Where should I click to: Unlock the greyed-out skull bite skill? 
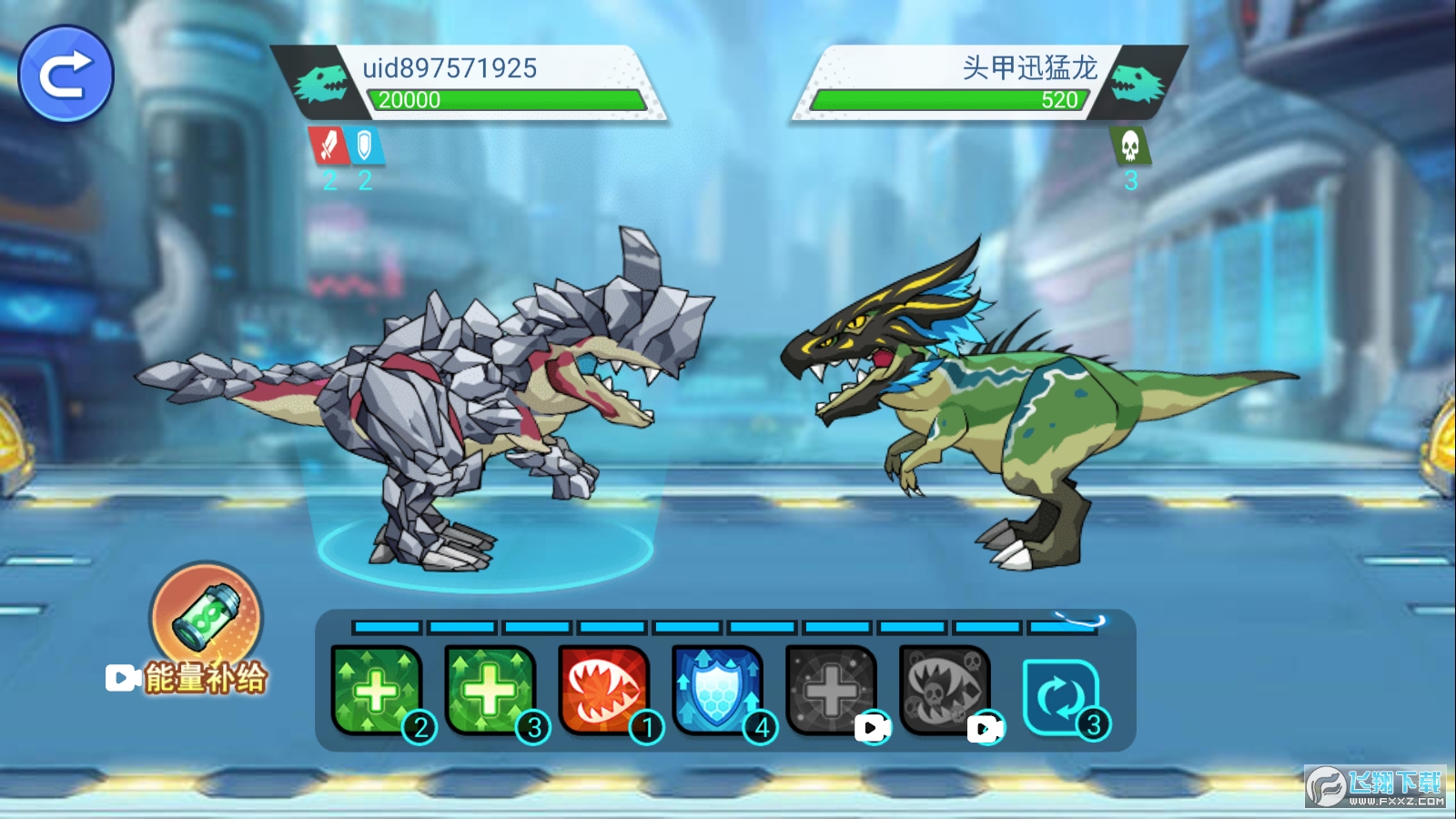(x=945, y=690)
